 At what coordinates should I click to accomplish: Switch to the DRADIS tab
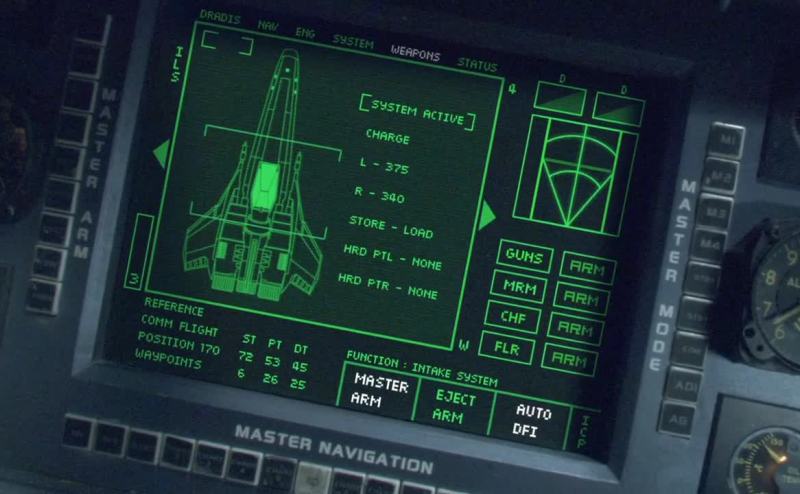tap(219, 17)
